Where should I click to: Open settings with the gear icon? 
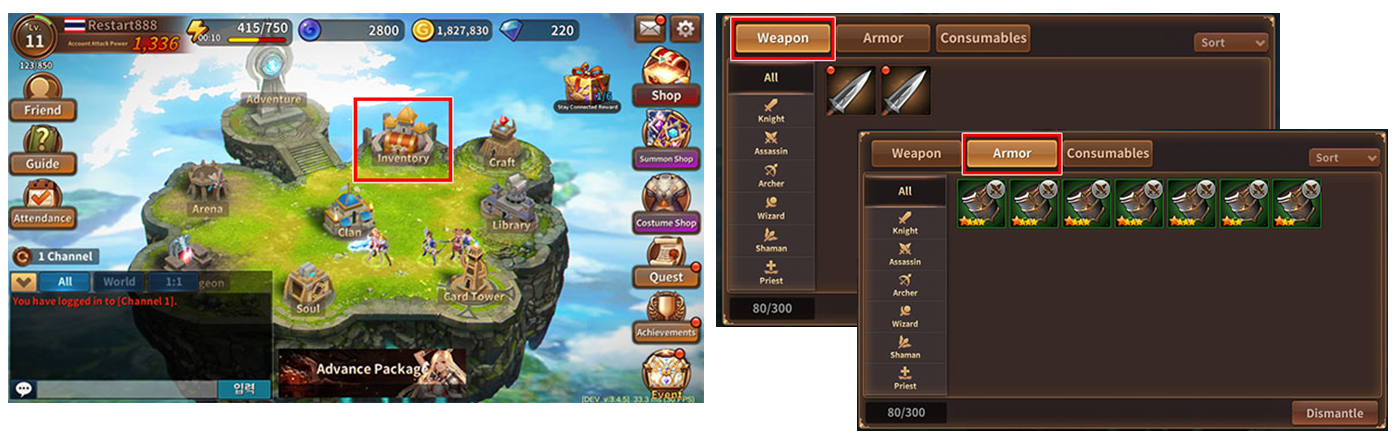685,29
